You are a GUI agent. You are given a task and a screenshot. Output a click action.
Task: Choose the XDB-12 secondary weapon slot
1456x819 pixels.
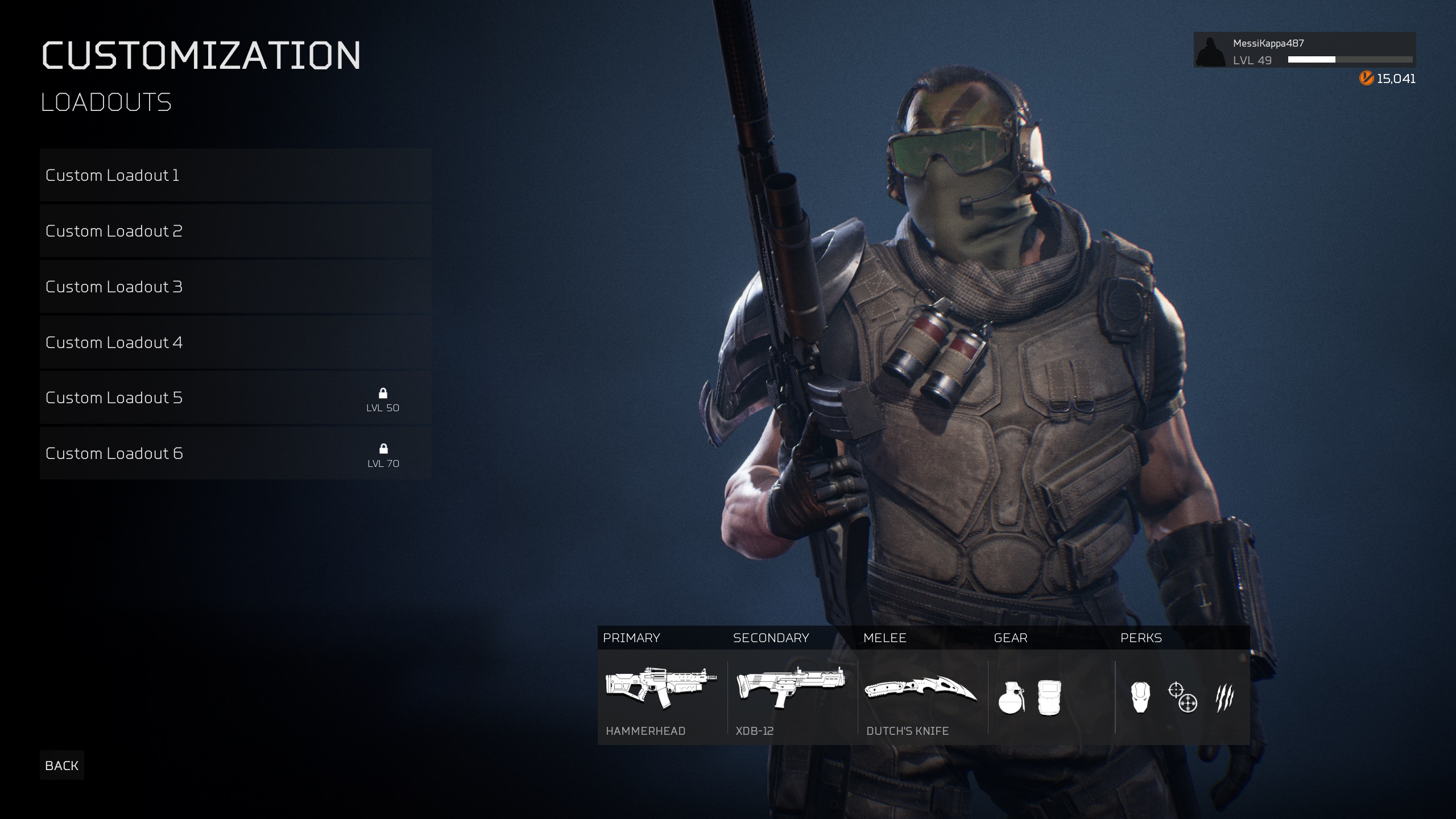click(x=791, y=698)
